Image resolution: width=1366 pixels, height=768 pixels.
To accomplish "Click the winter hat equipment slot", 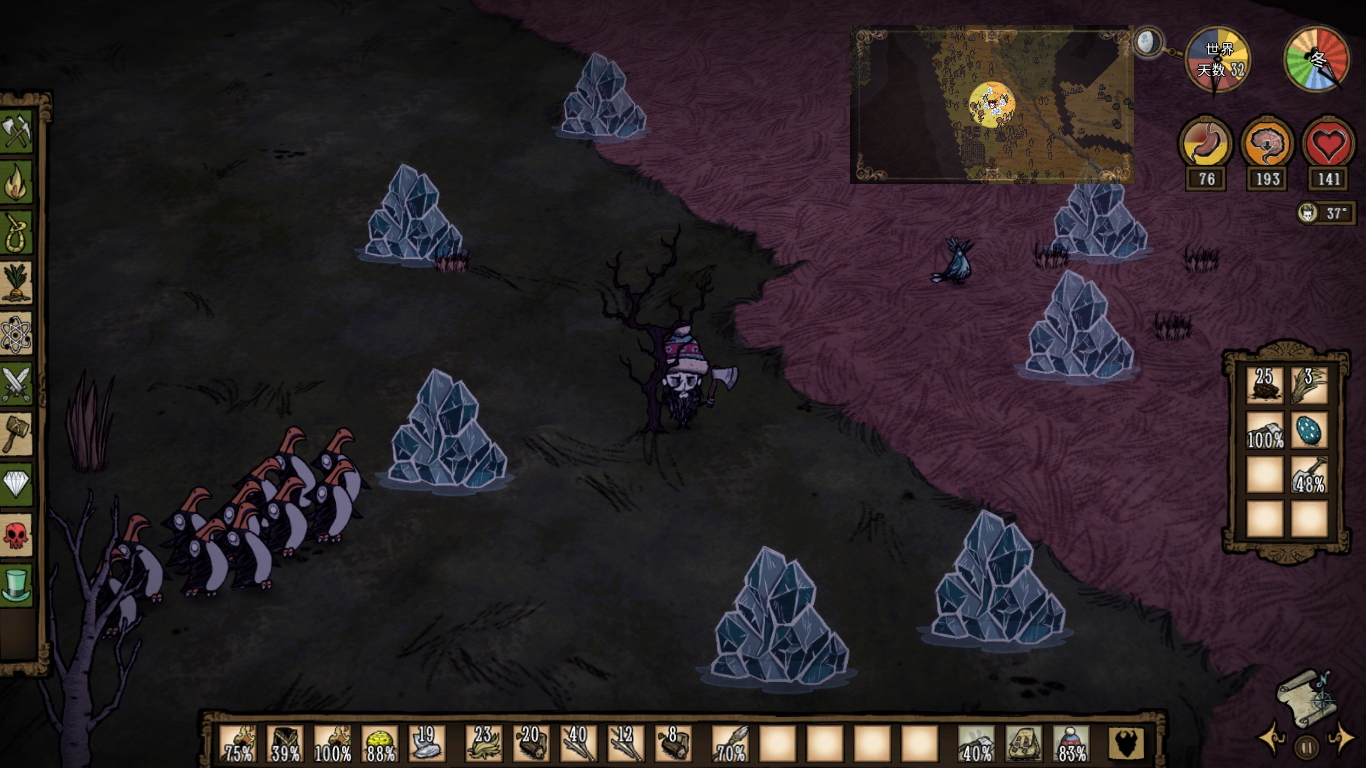I will [1071, 744].
